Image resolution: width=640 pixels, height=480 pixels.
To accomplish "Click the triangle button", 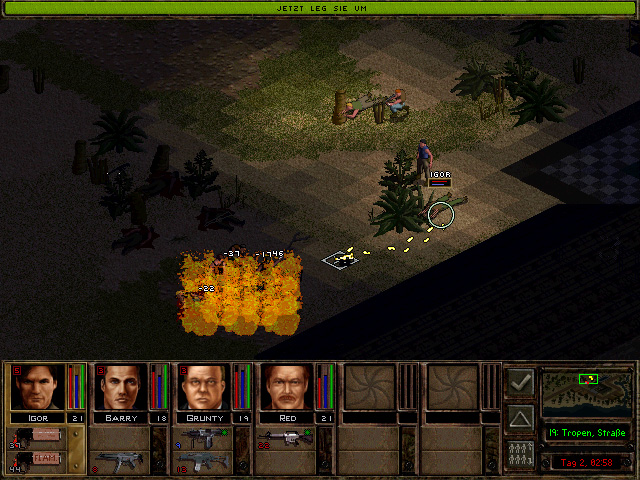I will tap(520, 417).
